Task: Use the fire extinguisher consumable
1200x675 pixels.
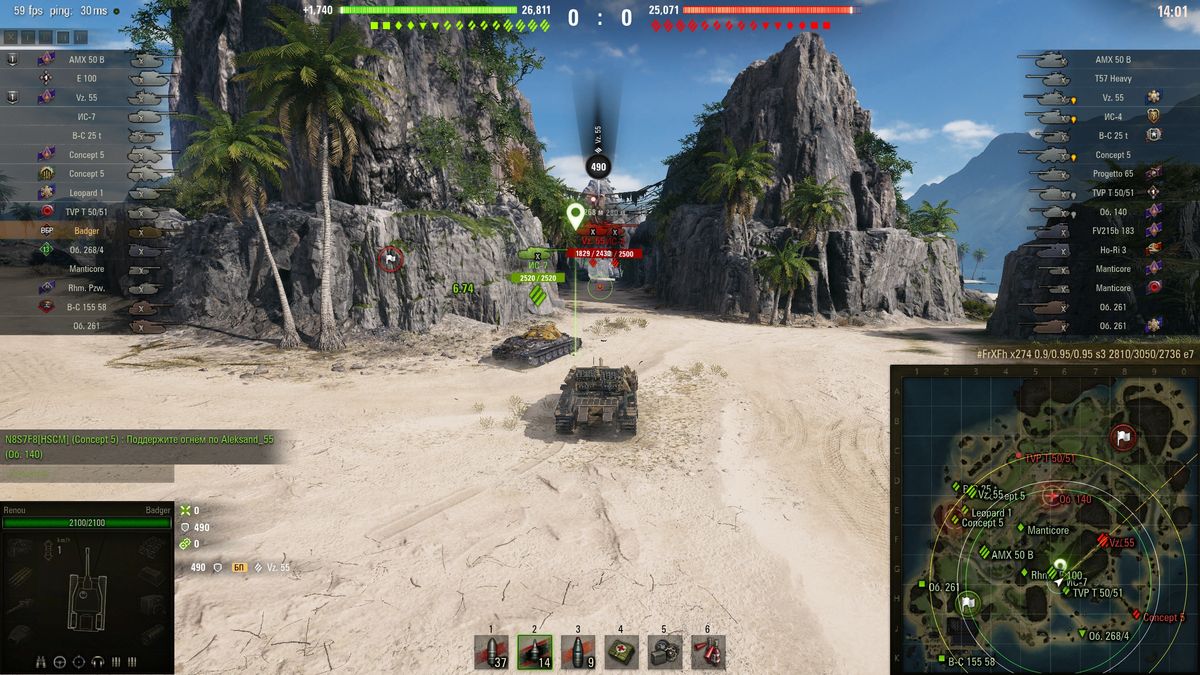Action: click(x=708, y=651)
